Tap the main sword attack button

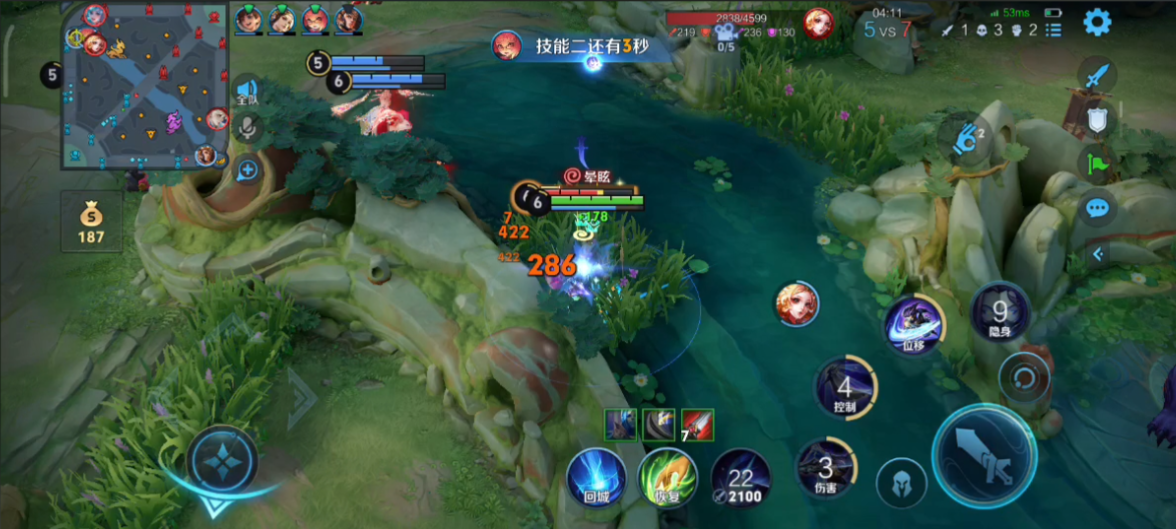tap(983, 456)
